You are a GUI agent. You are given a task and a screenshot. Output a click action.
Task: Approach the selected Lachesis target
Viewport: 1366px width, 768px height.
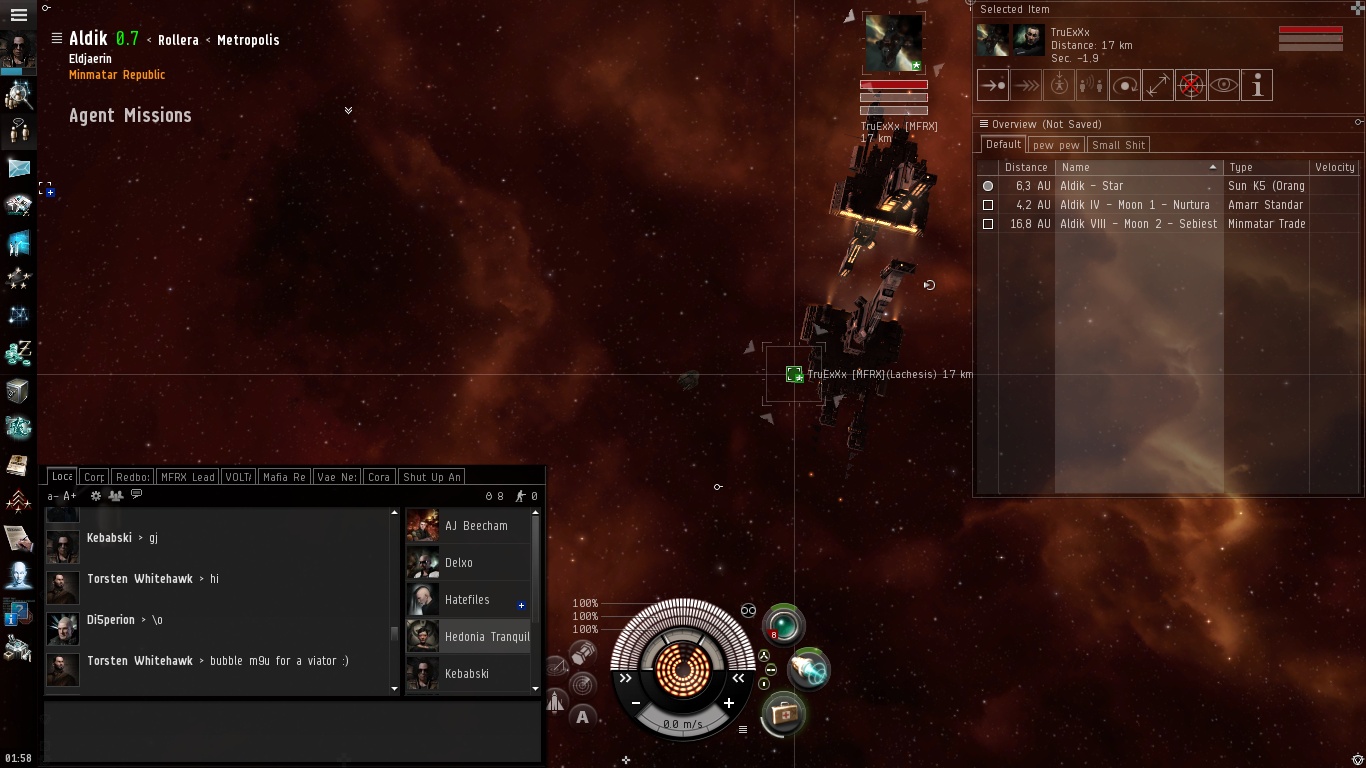[992, 86]
